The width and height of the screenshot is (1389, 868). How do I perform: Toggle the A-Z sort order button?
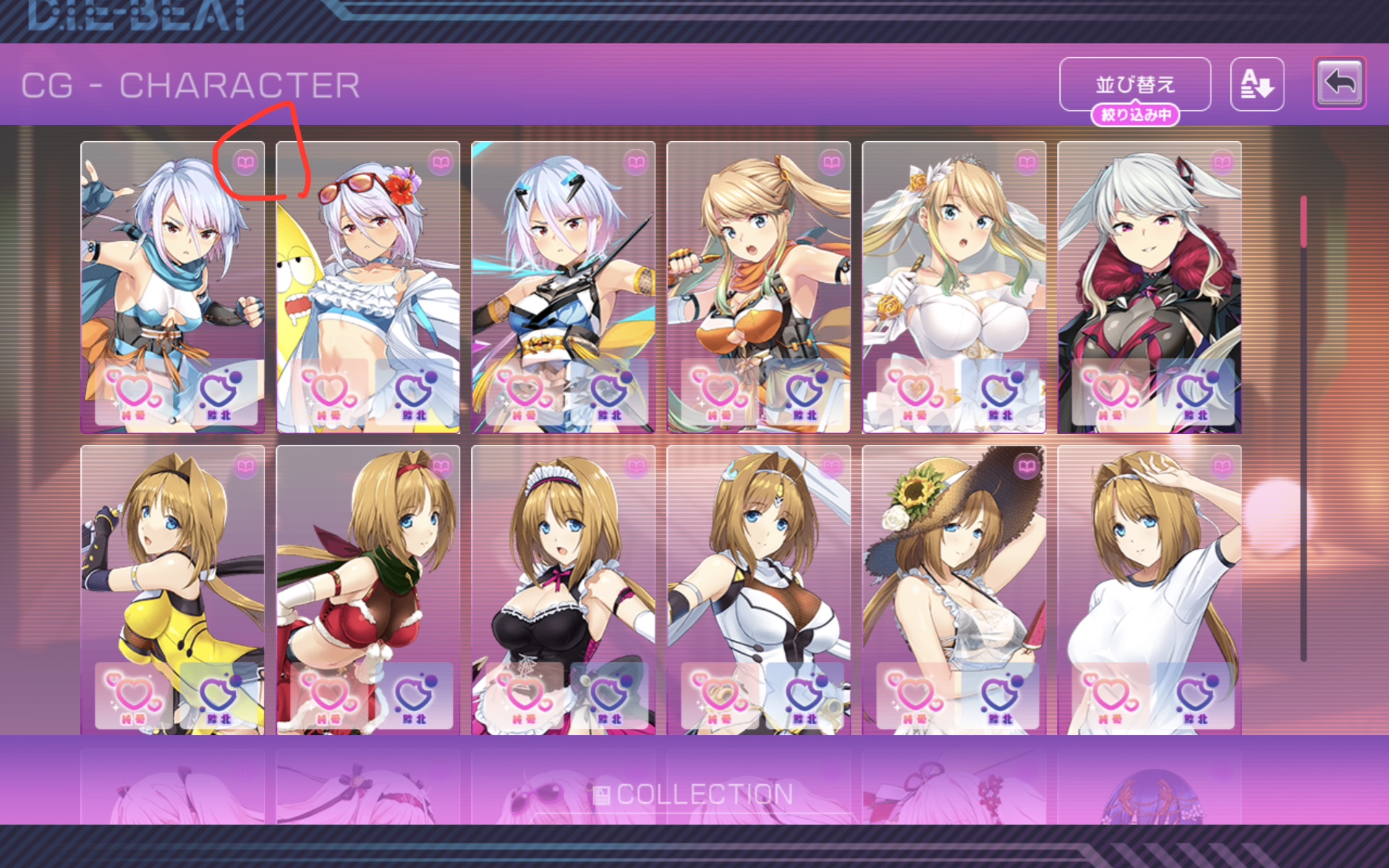point(1257,84)
